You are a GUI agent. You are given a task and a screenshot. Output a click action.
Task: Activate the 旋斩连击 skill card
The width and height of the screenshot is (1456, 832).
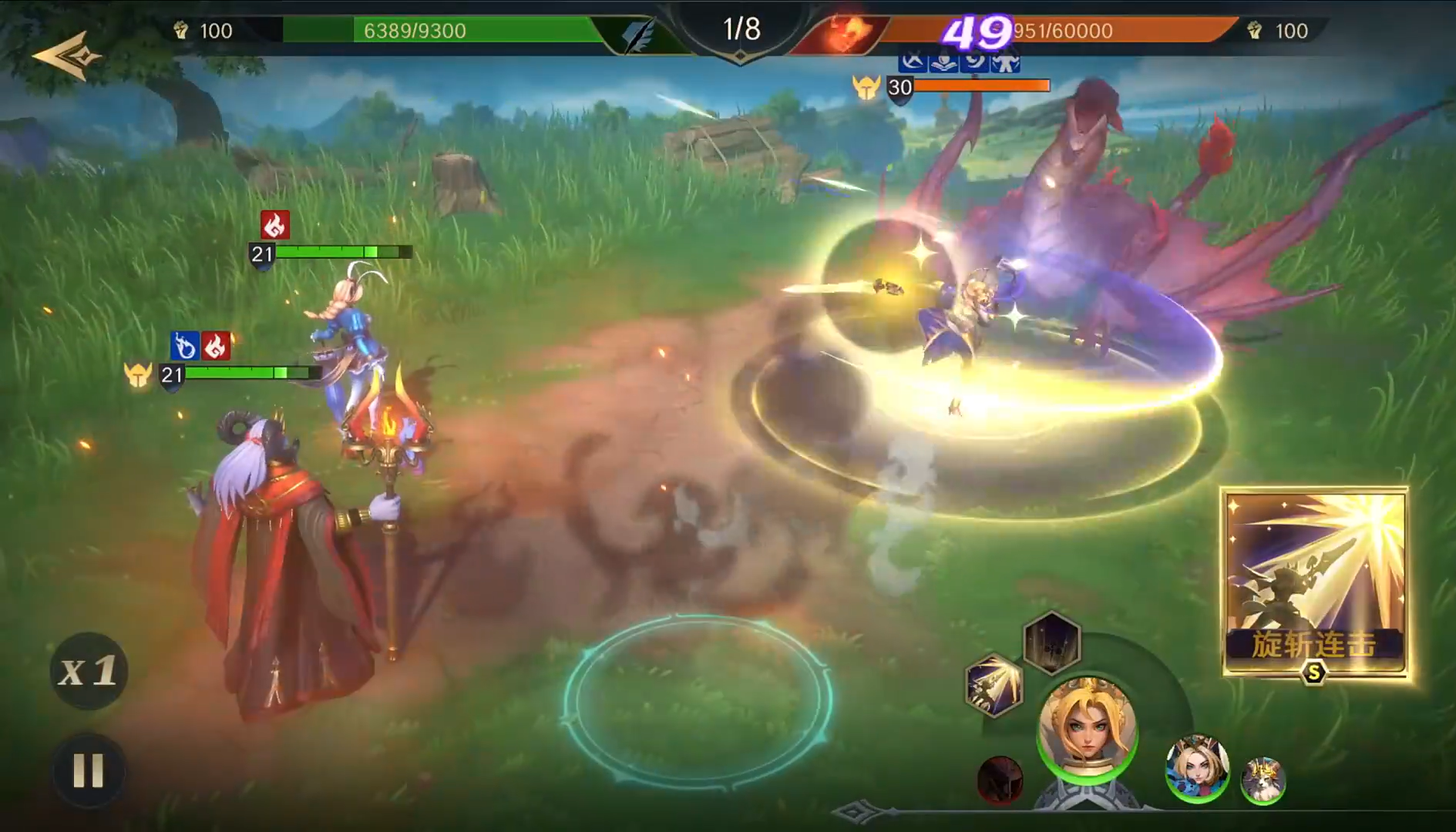pos(1315,583)
